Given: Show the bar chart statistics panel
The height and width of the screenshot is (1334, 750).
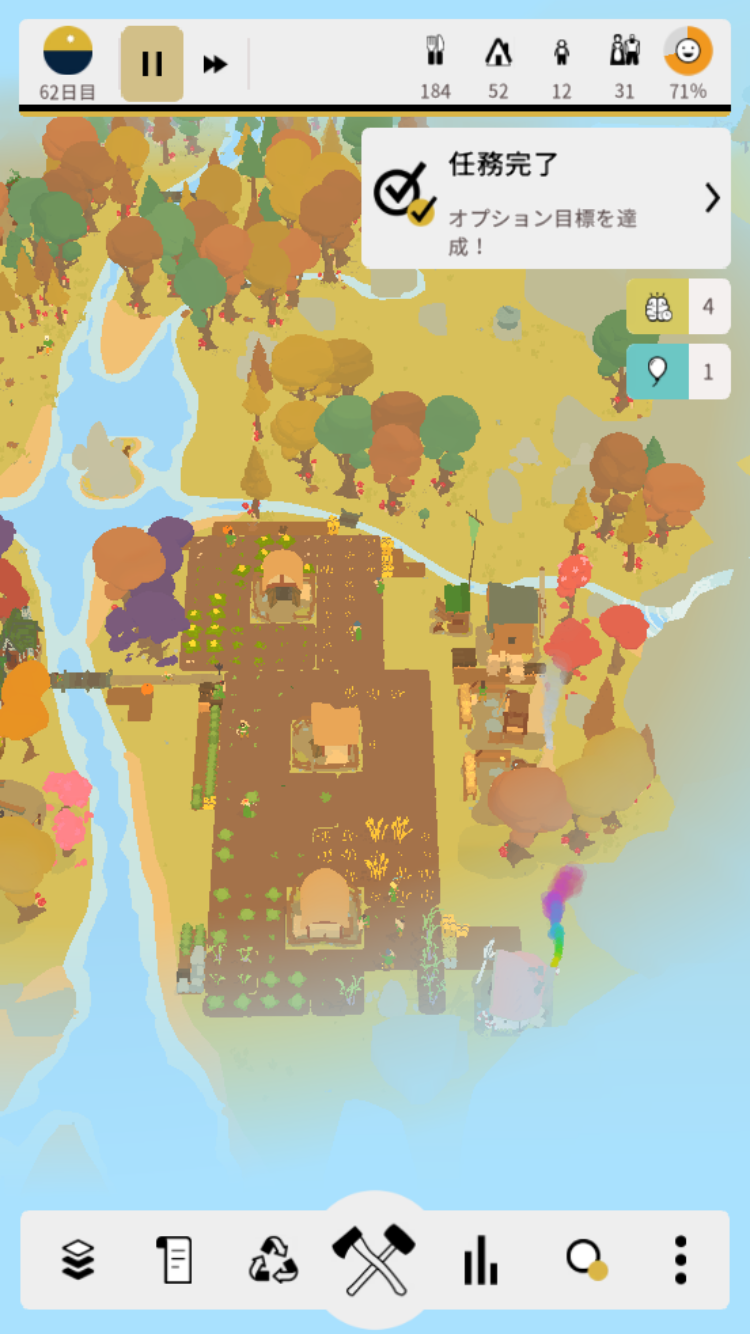Looking at the screenshot, I should [480, 1259].
